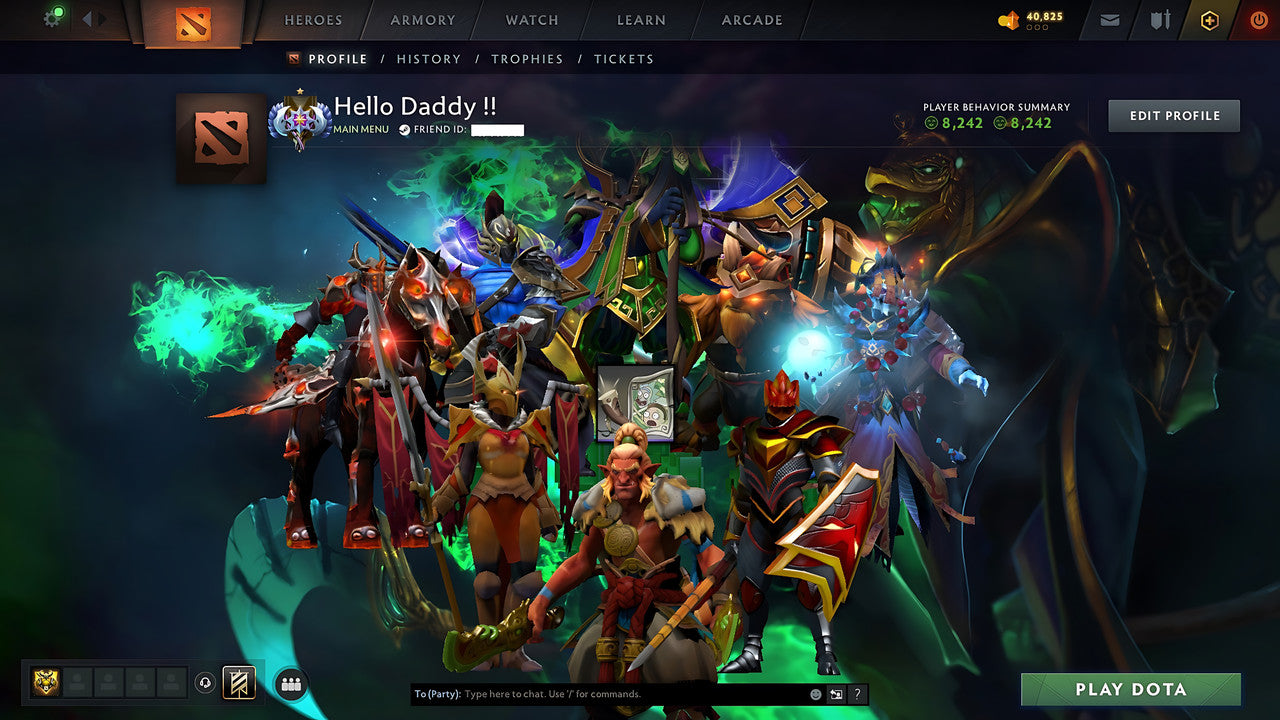Click the Edit Profile button
The height and width of the screenshot is (720, 1280).
pos(1173,115)
